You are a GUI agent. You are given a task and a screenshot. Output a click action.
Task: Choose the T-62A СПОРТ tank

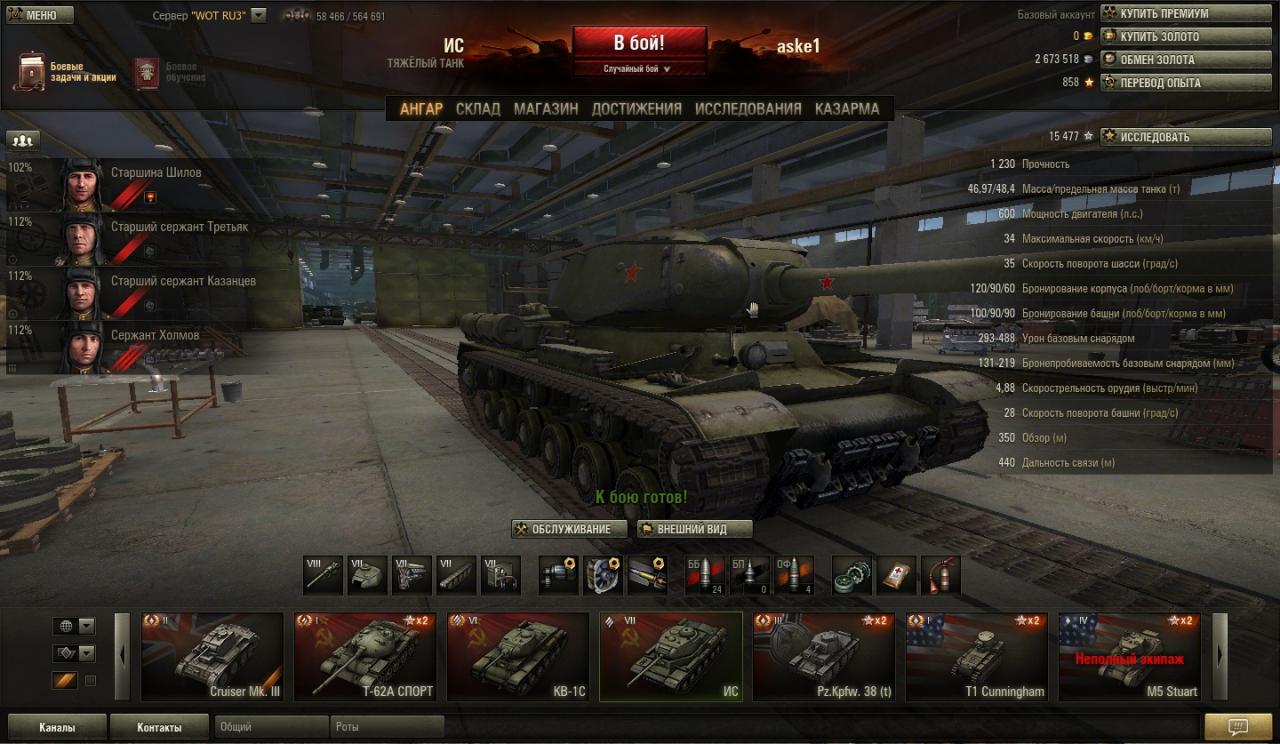click(x=364, y=656)
